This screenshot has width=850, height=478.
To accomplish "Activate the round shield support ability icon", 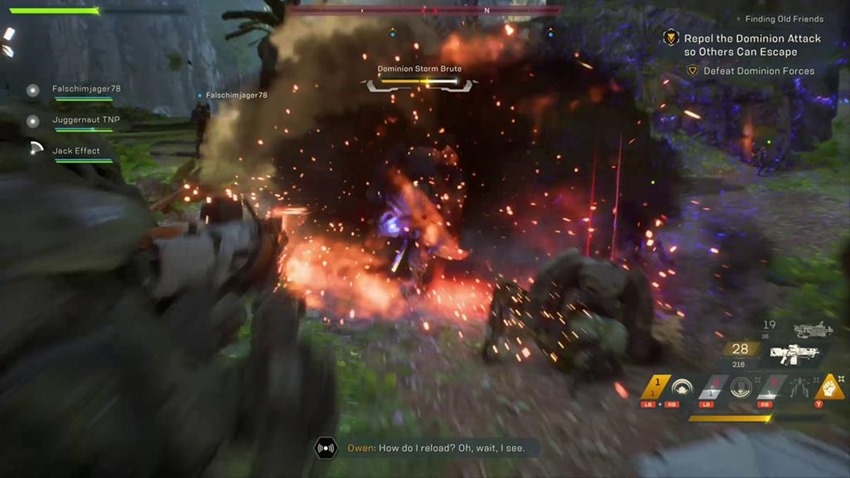I will point(683,386).
